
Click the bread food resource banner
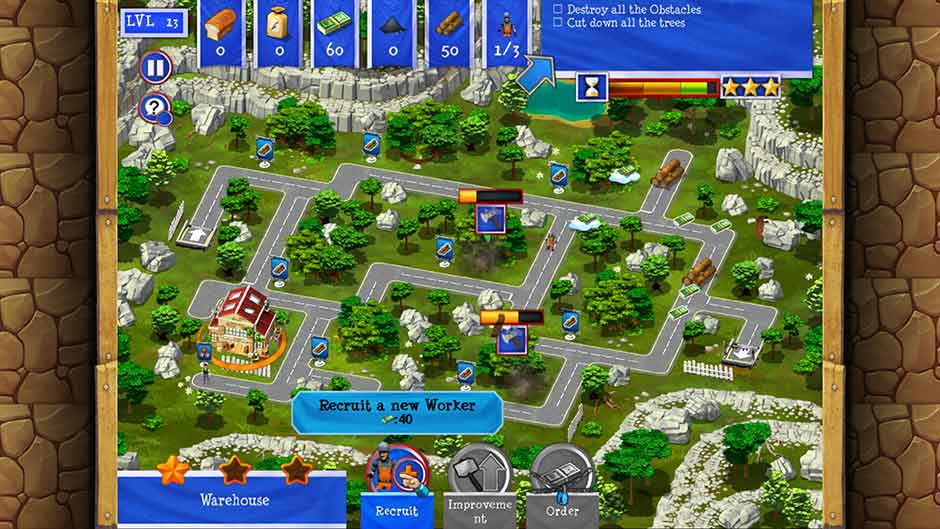tap(221, 32)
